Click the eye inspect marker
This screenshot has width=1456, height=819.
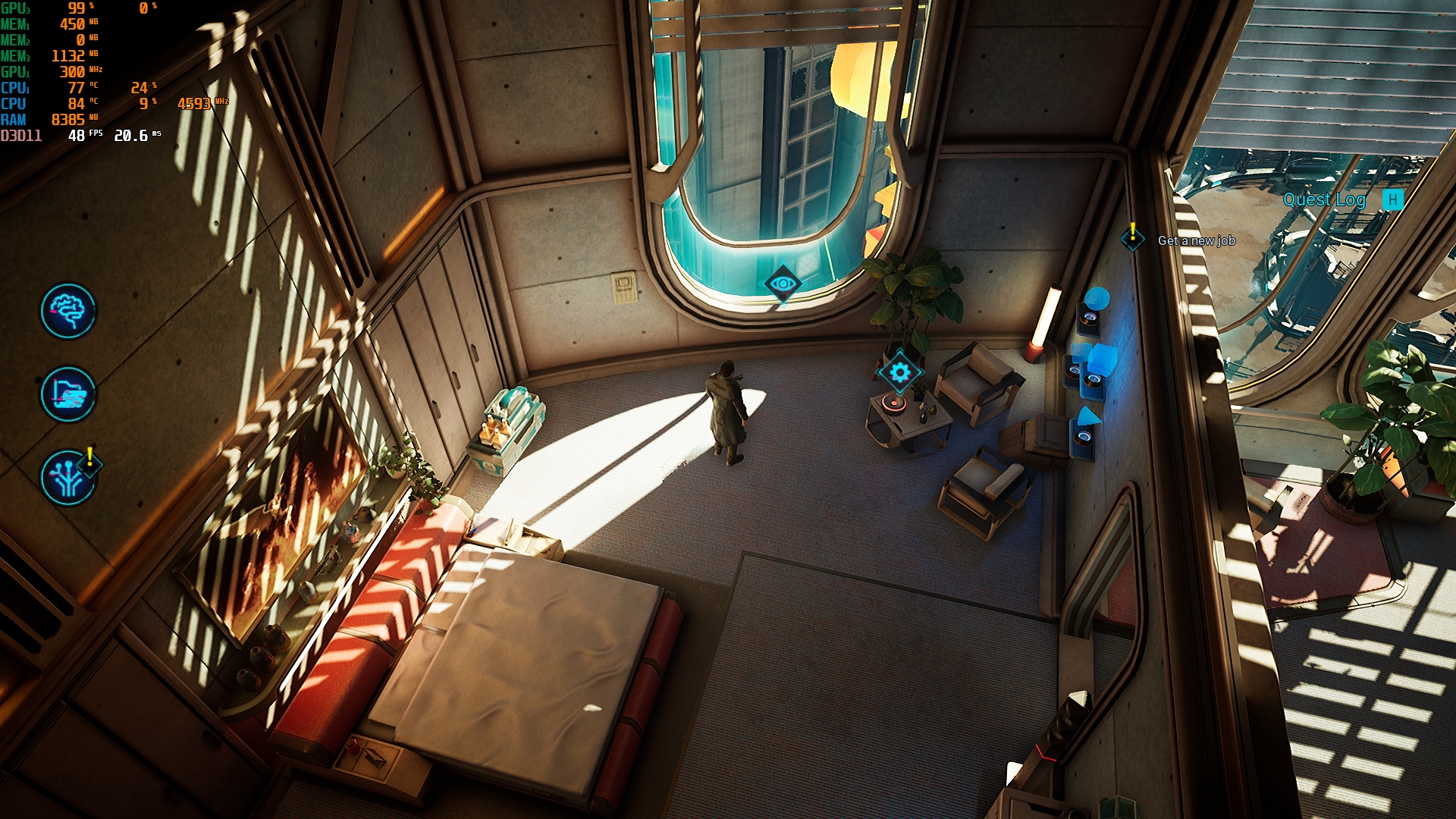[x=783, y=284]
